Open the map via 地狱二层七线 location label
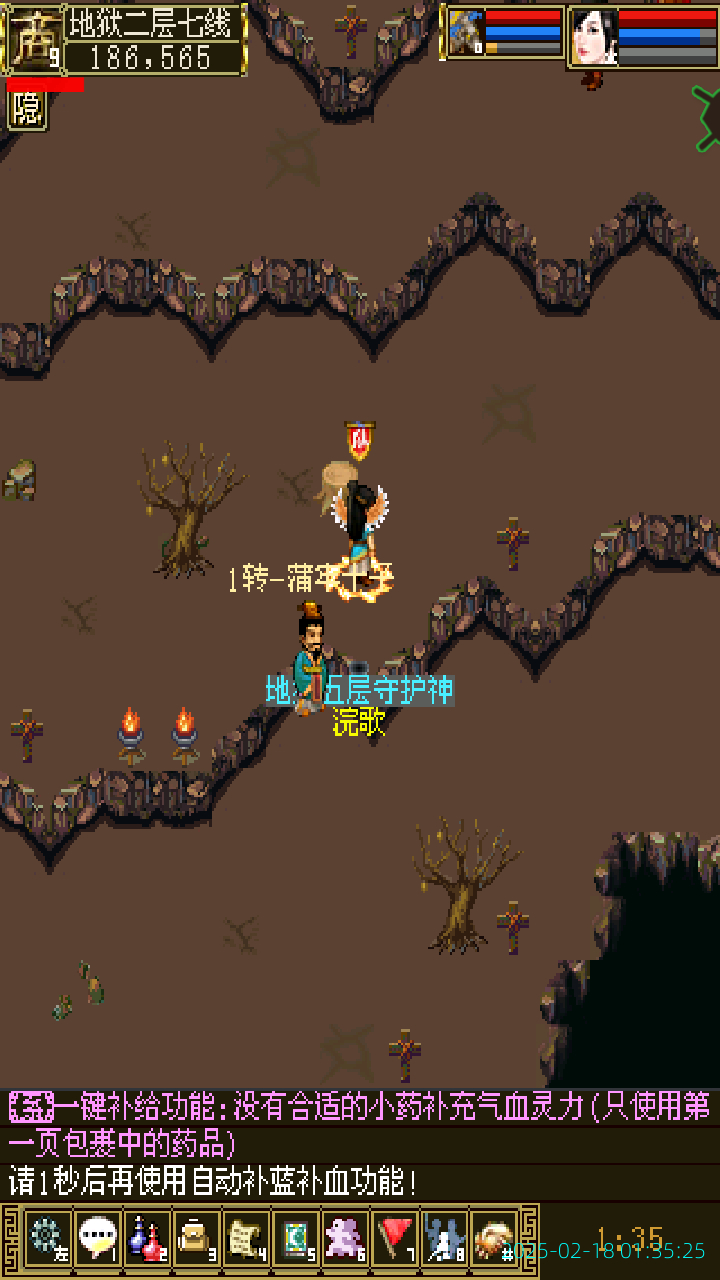The height and width of the screenshot is (1280, 720). pyautogui.click(x=154, y=23)
